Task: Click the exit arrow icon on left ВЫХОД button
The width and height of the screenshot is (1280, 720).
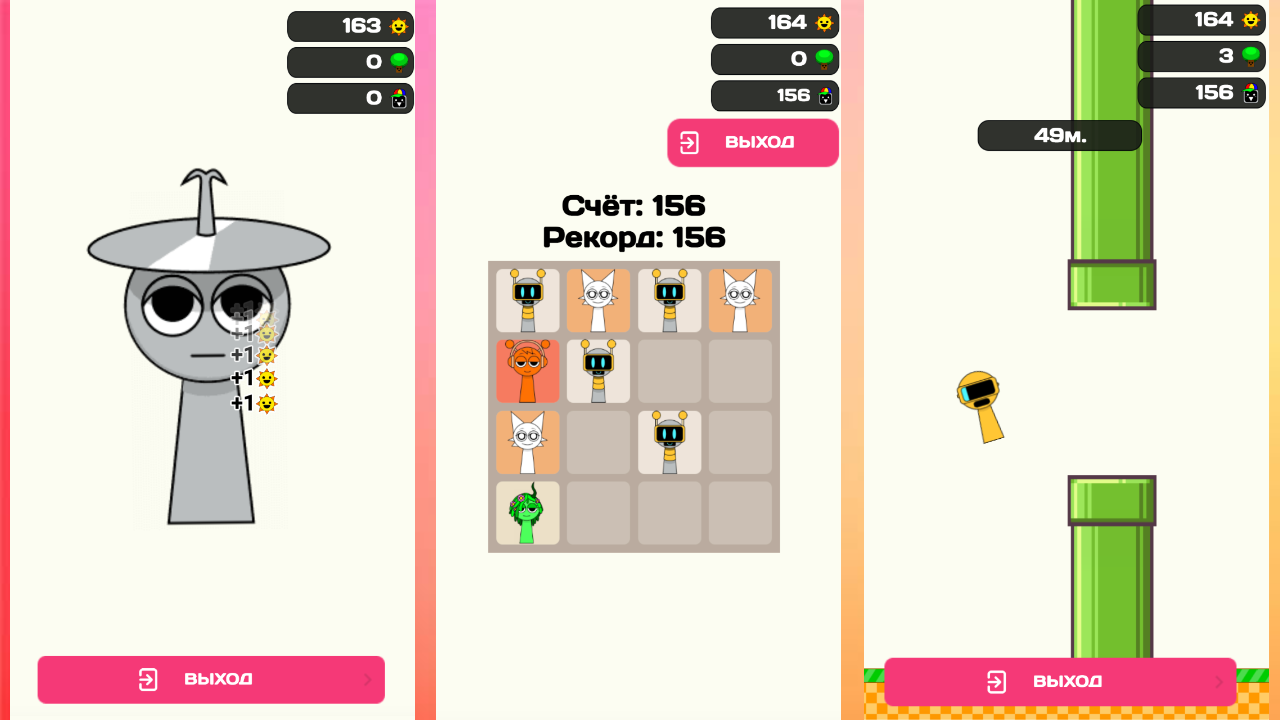Action: pyautogui.click(x=148, y=679)
